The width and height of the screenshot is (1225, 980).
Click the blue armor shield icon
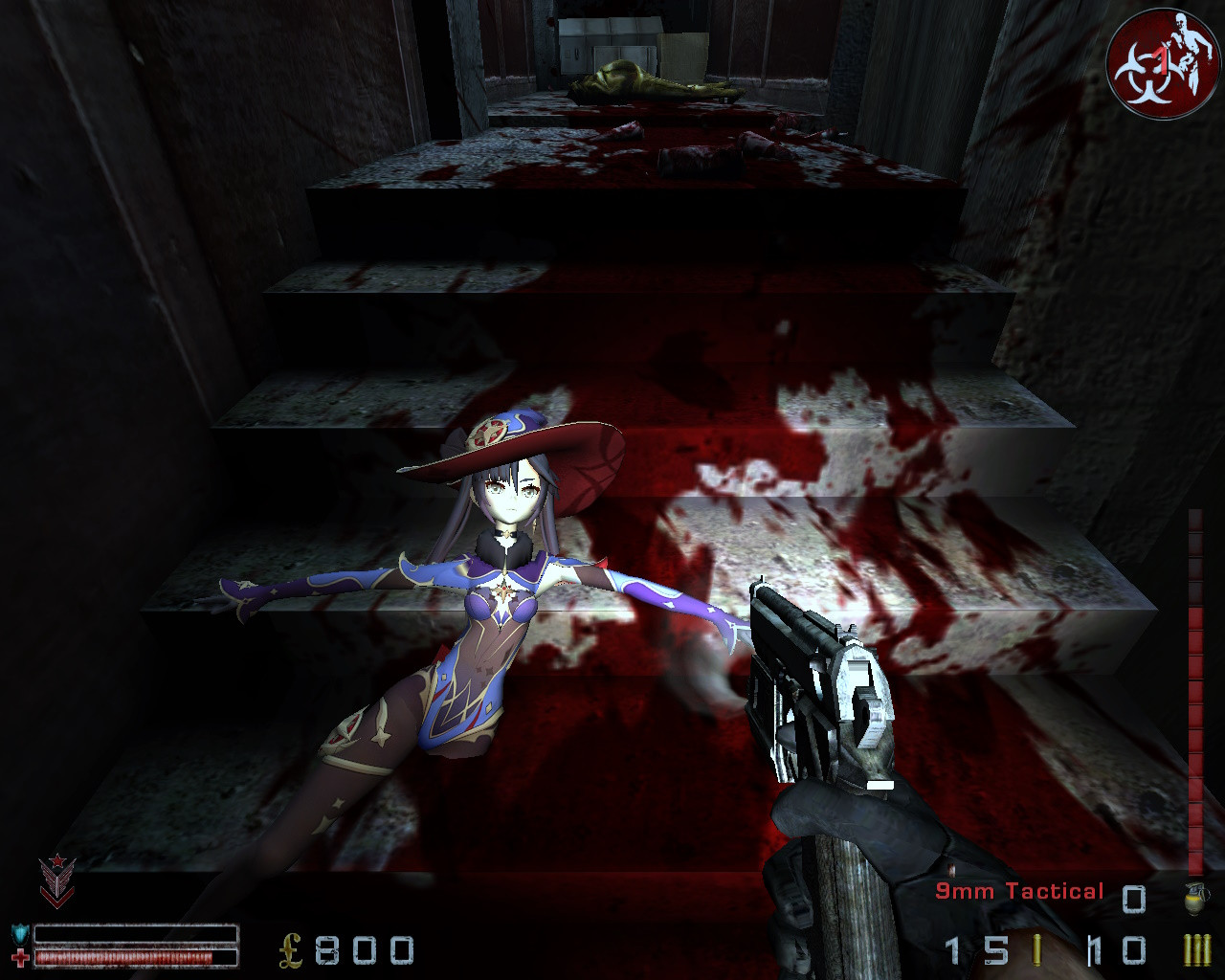[20, 931]
